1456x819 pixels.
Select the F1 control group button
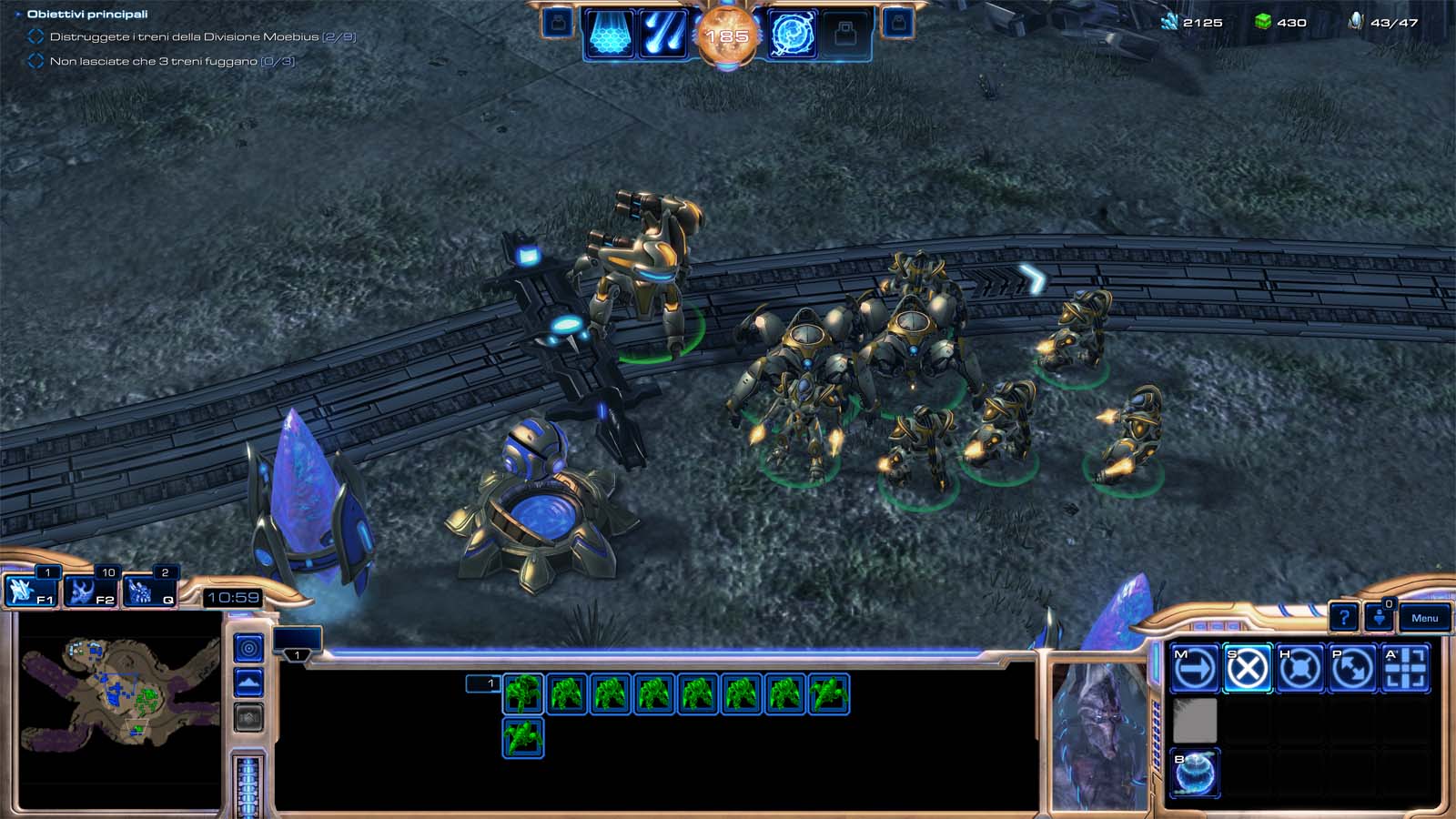pos(31,591)
